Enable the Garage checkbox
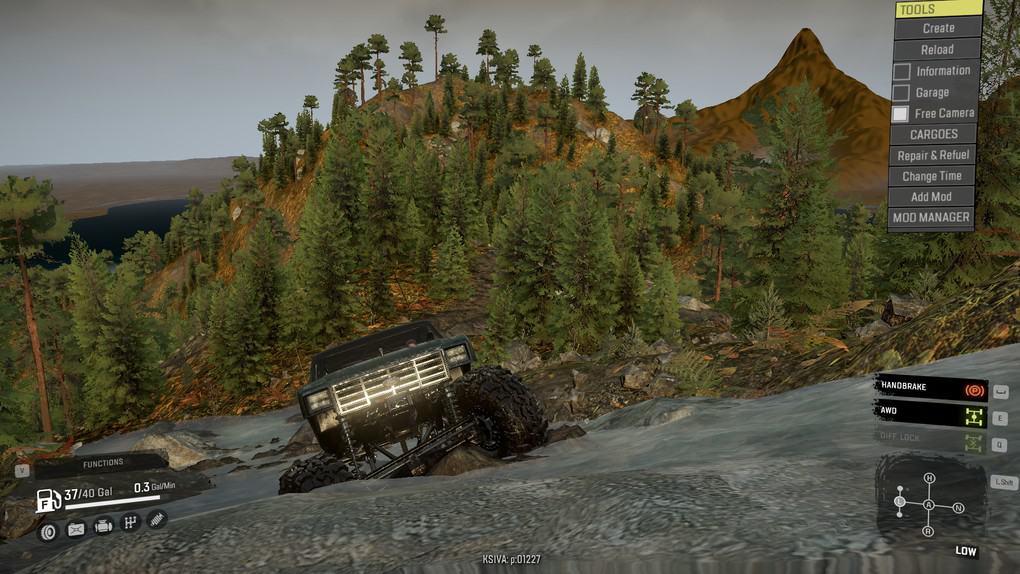 pos(902,93)
